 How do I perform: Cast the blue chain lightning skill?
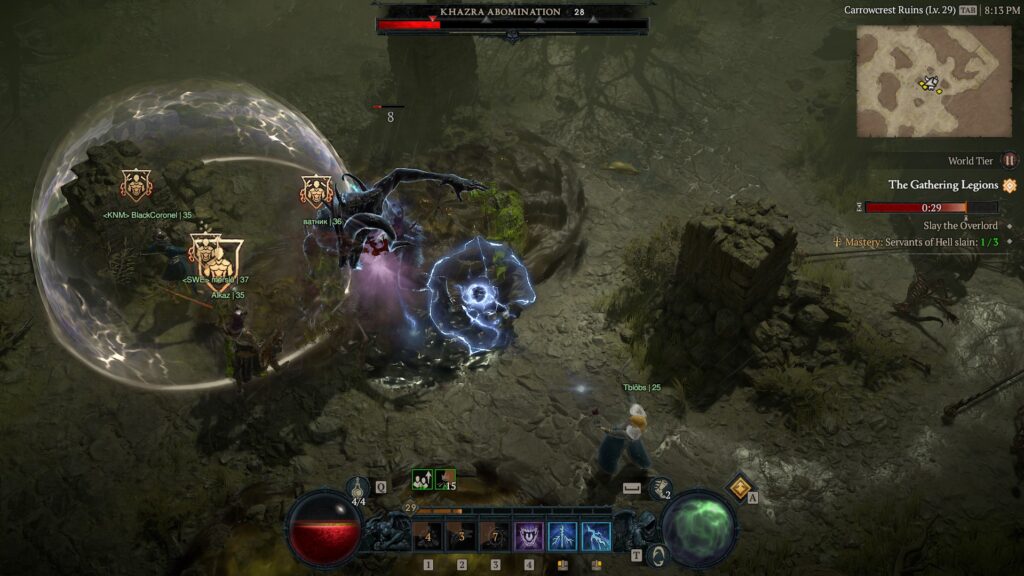[562, 537]
